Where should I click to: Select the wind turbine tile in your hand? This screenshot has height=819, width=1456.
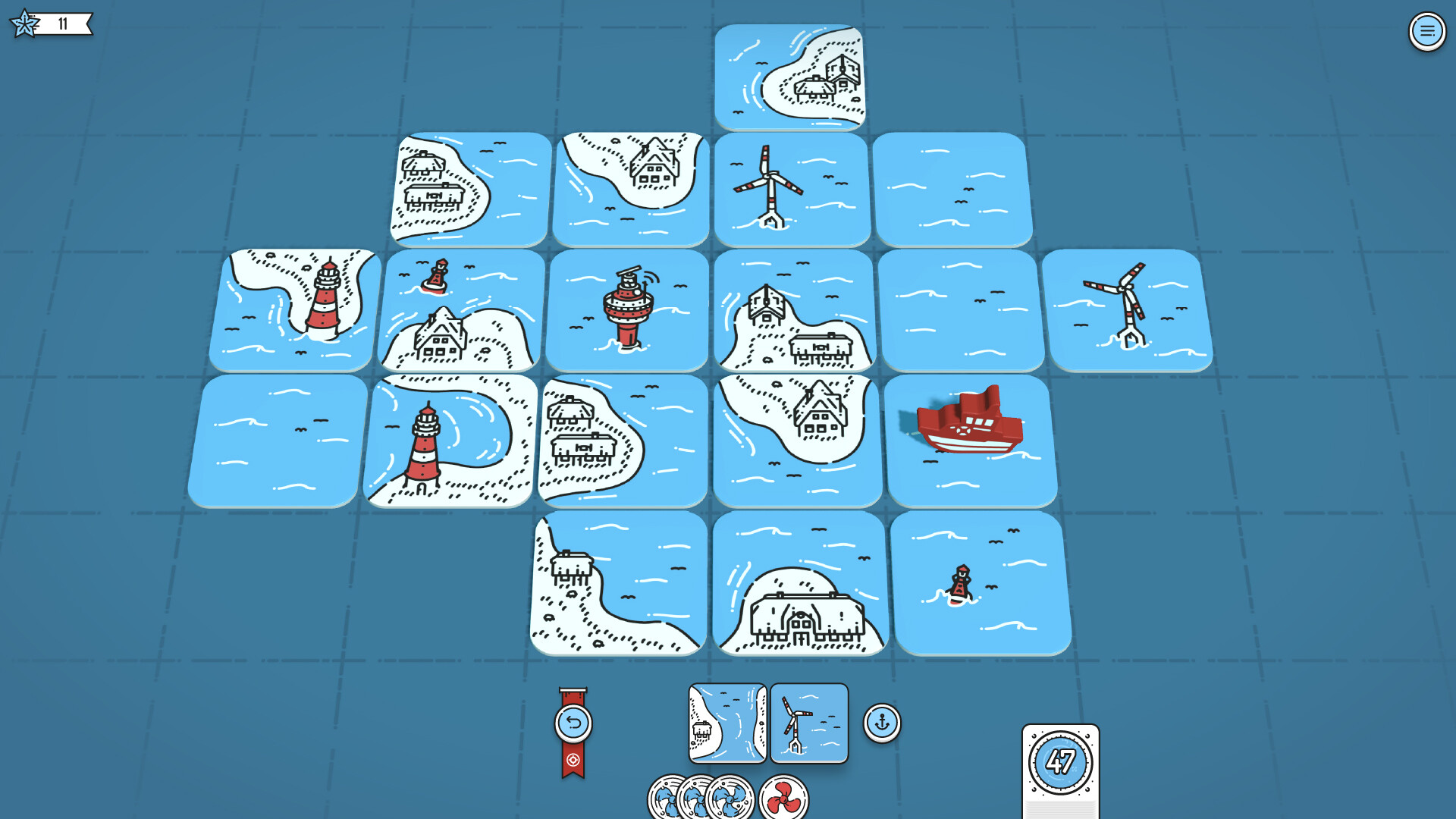point(808,723)
